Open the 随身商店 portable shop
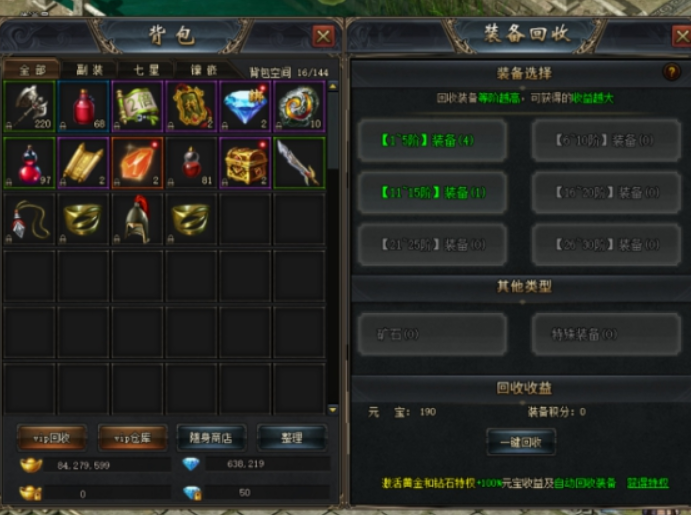This screenshot has width=692, height=515. click(x=211, y=438)
